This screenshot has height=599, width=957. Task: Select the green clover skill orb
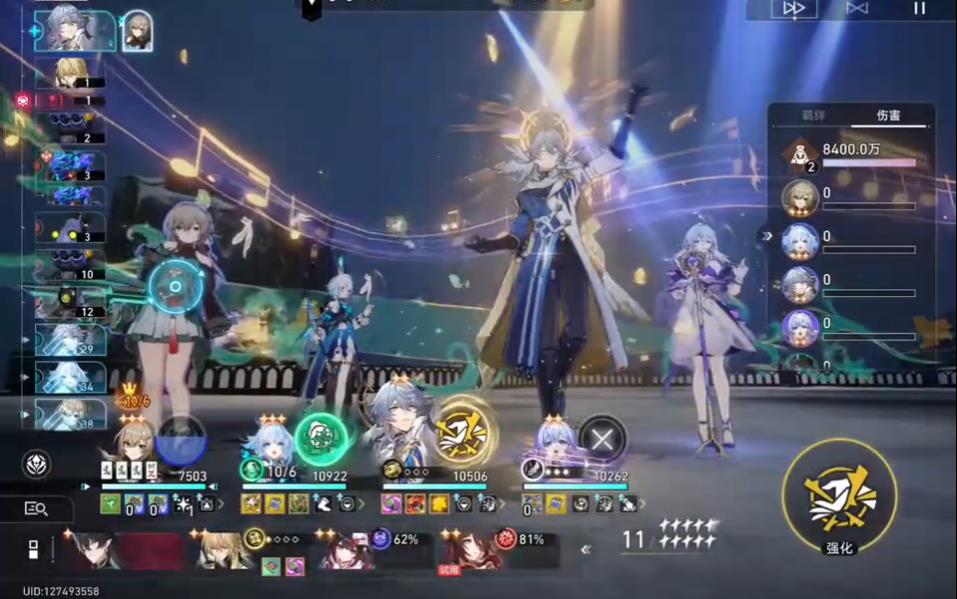point(320,439)
